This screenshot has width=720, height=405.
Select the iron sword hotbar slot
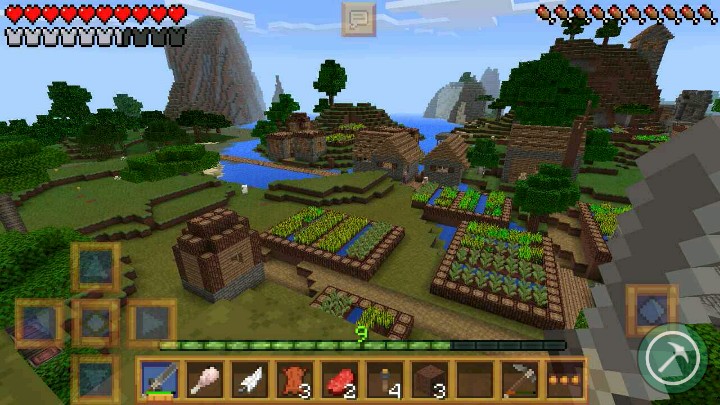[158, 380]
